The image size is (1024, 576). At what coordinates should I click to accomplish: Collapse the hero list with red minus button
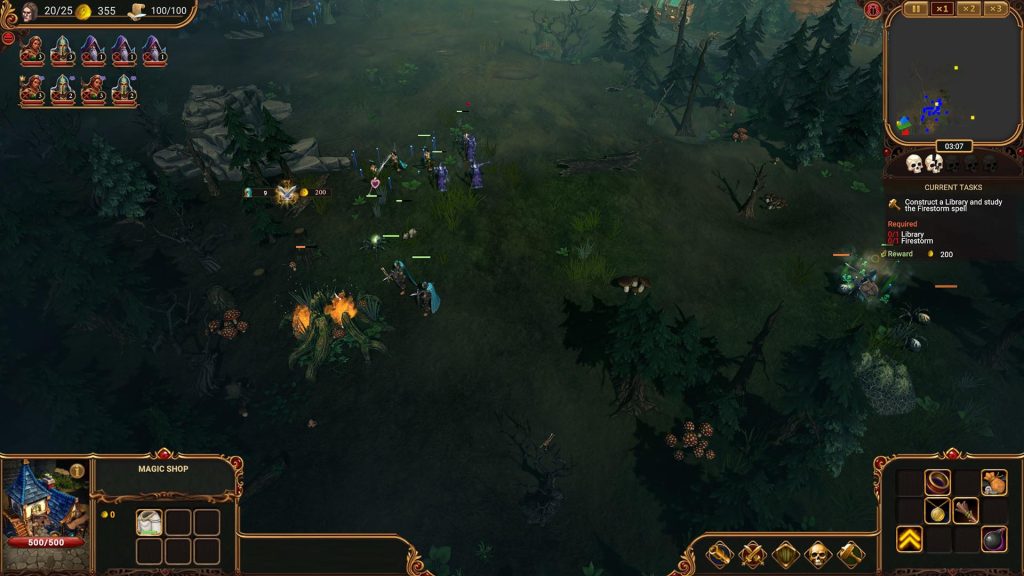8,38
